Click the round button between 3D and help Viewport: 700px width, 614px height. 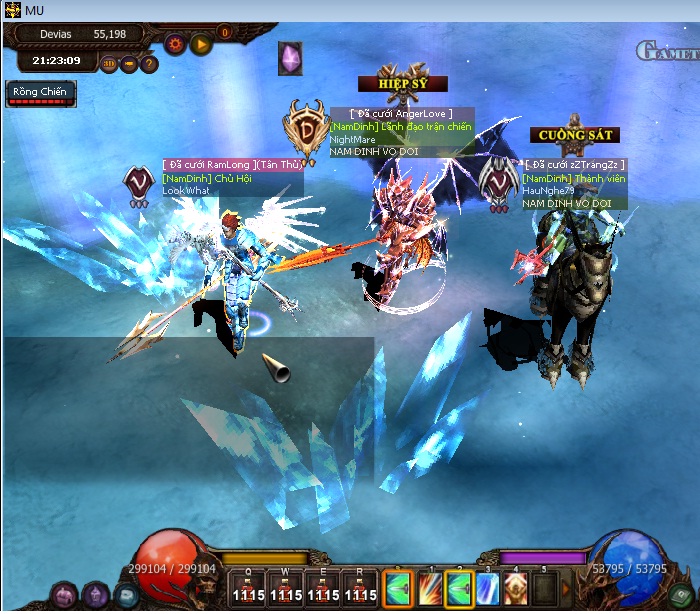[x=130, y=64]
